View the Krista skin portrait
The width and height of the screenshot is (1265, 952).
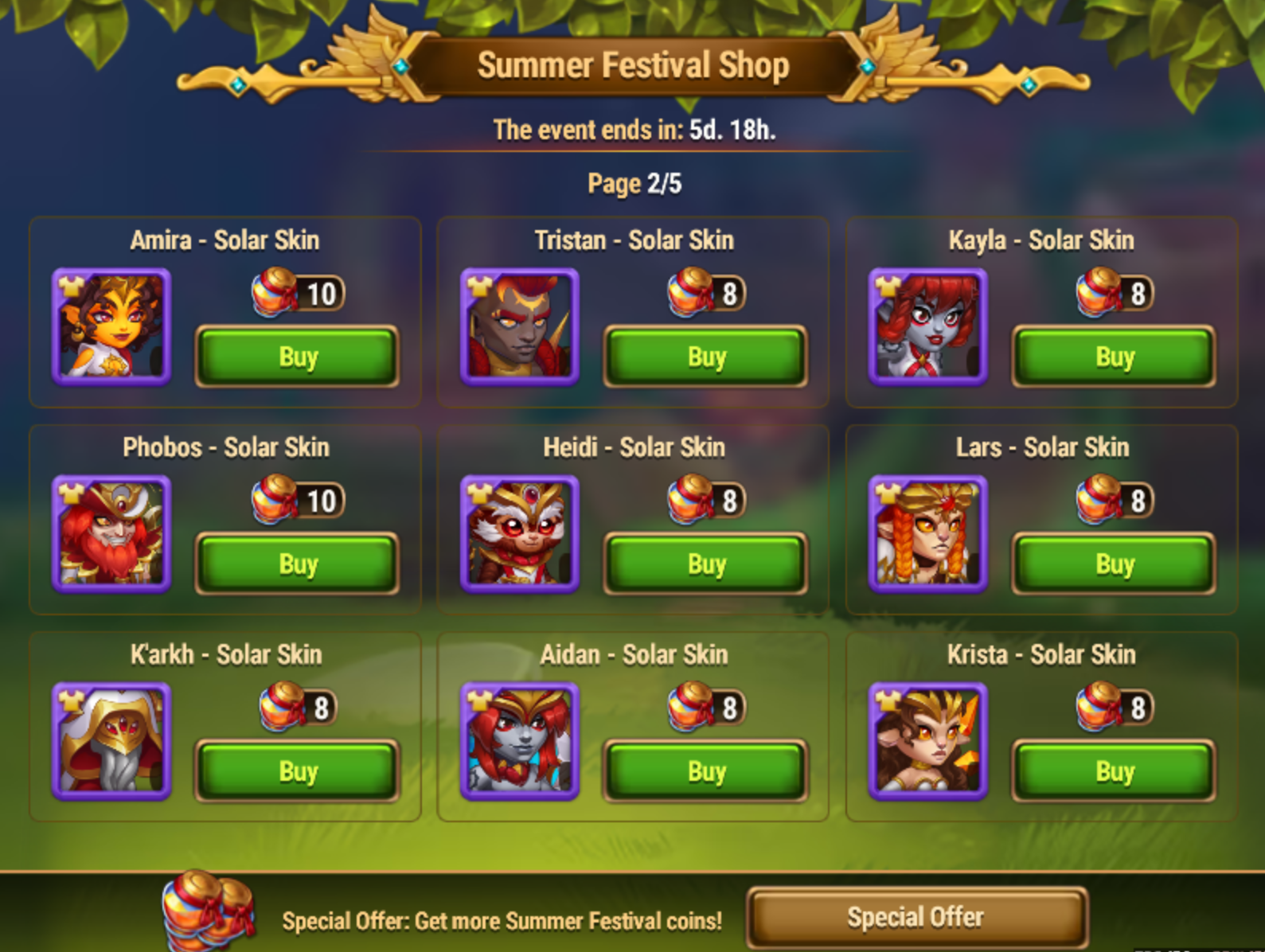tap(928, 740)
